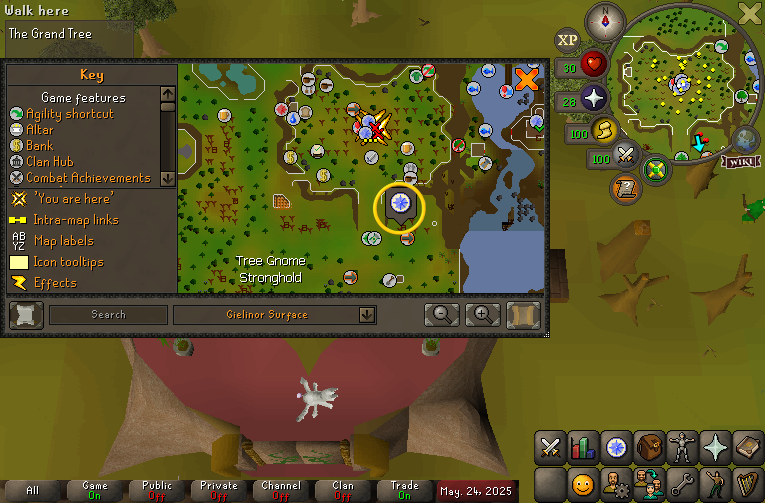Toggle Map labels in the key
Screen dimensions: 765x503
click(64, 241)
